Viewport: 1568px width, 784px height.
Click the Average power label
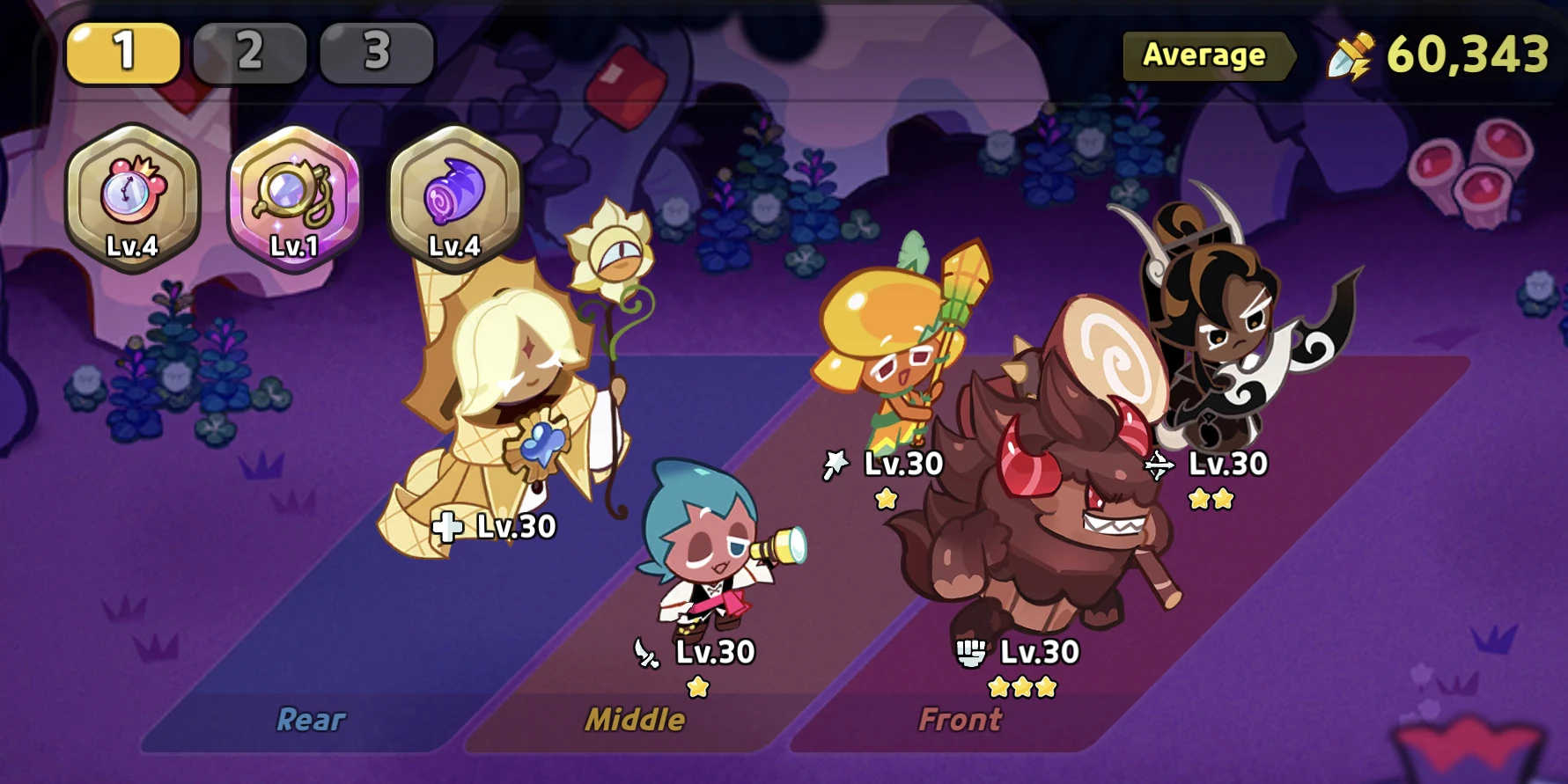pyautogui.click(x=1204, y=55)
